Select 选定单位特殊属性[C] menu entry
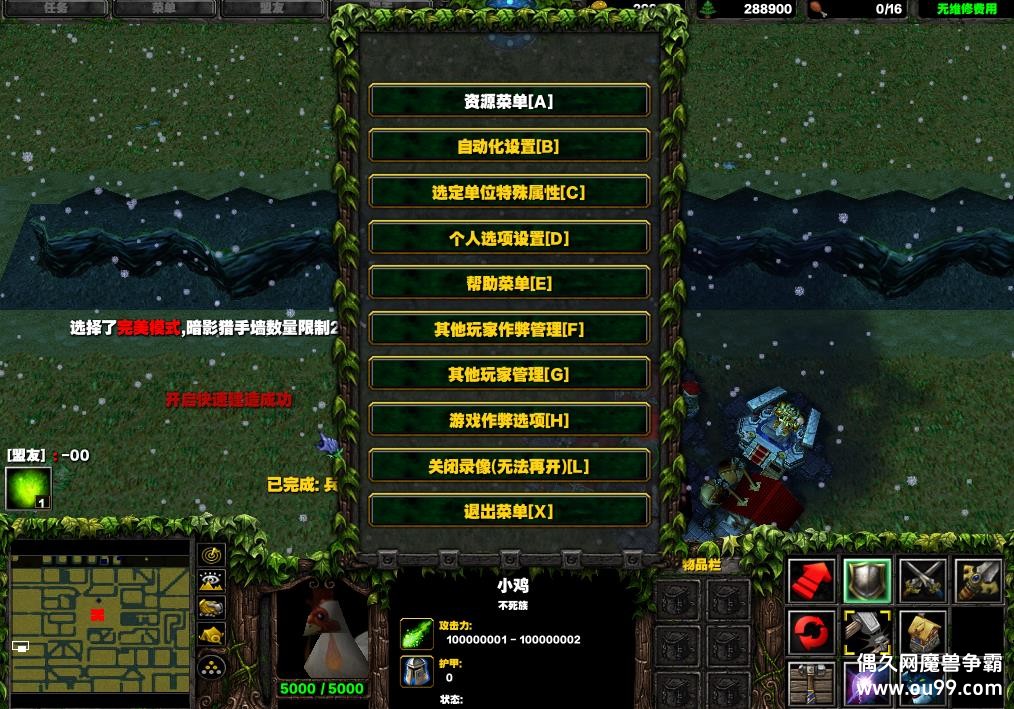Viewport: 1014px width, 709px height. coord(509,192)
